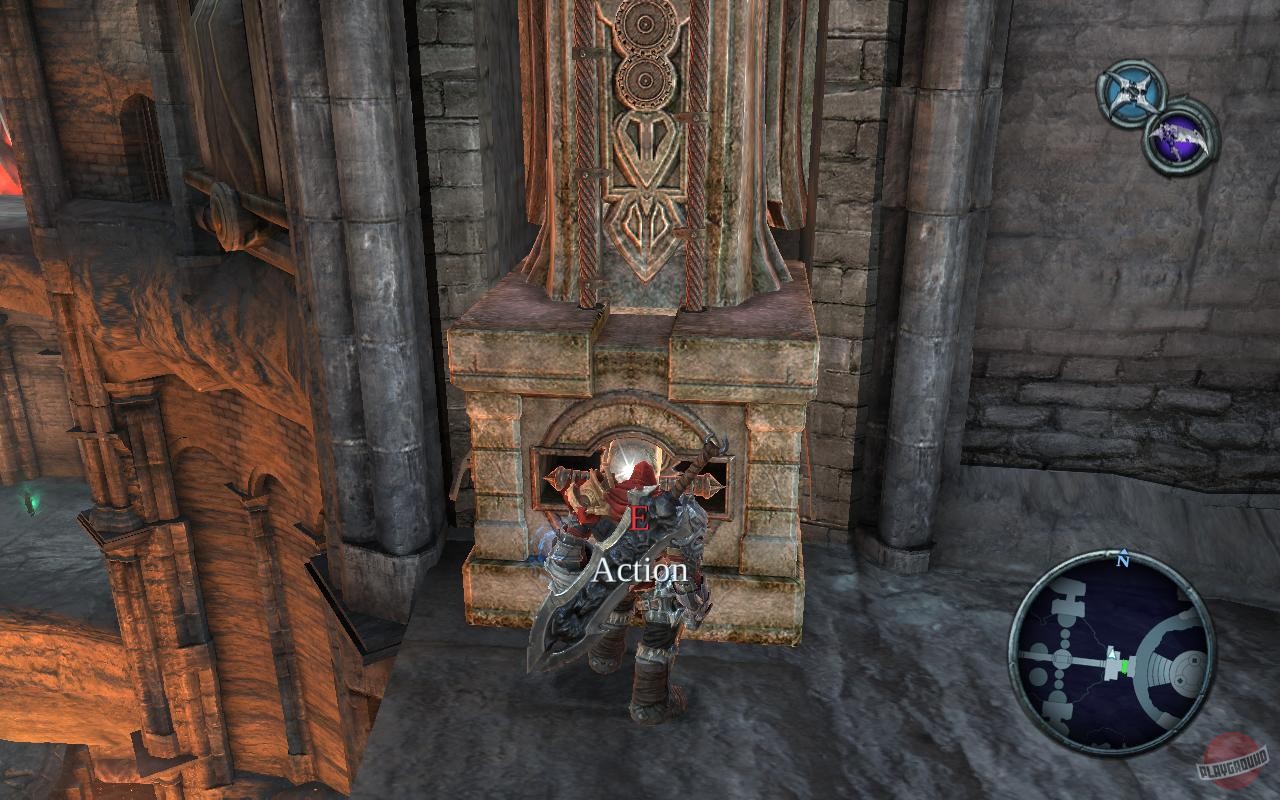
Task: Click the white player arrow on the minimap
Action: pyautogui.click(x=1112, y=654)
